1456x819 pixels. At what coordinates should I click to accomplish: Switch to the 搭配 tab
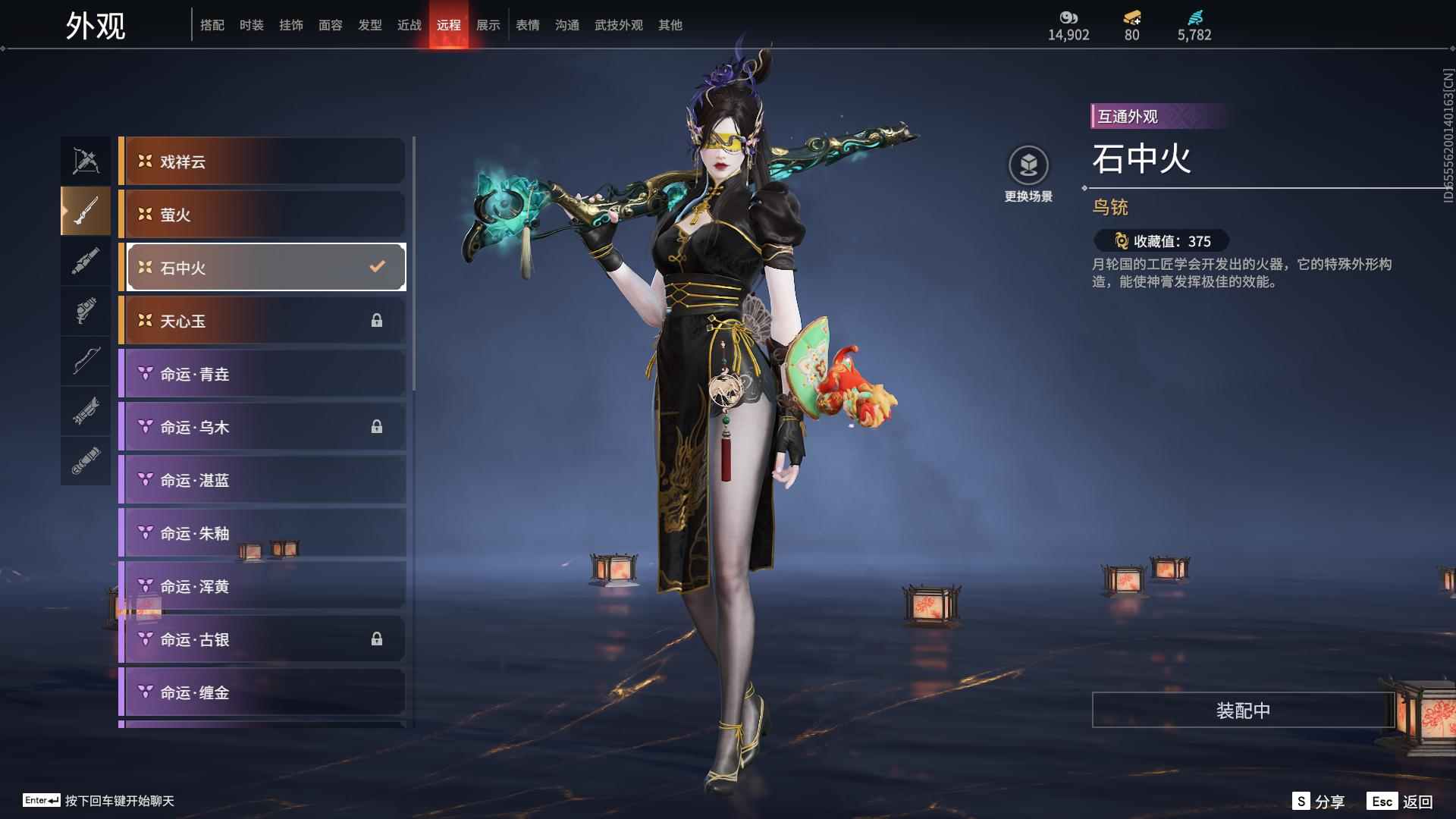pyautogui.click(x=212, y=25)
